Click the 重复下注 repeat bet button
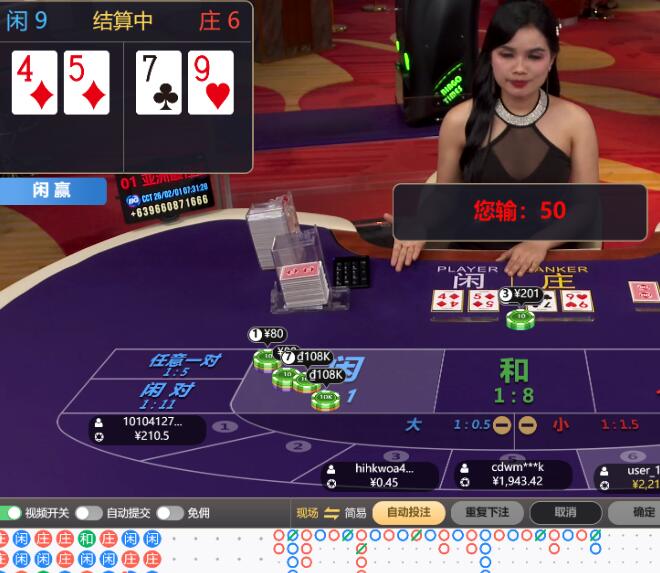The image size is (660, 573). tap(487, 512)
